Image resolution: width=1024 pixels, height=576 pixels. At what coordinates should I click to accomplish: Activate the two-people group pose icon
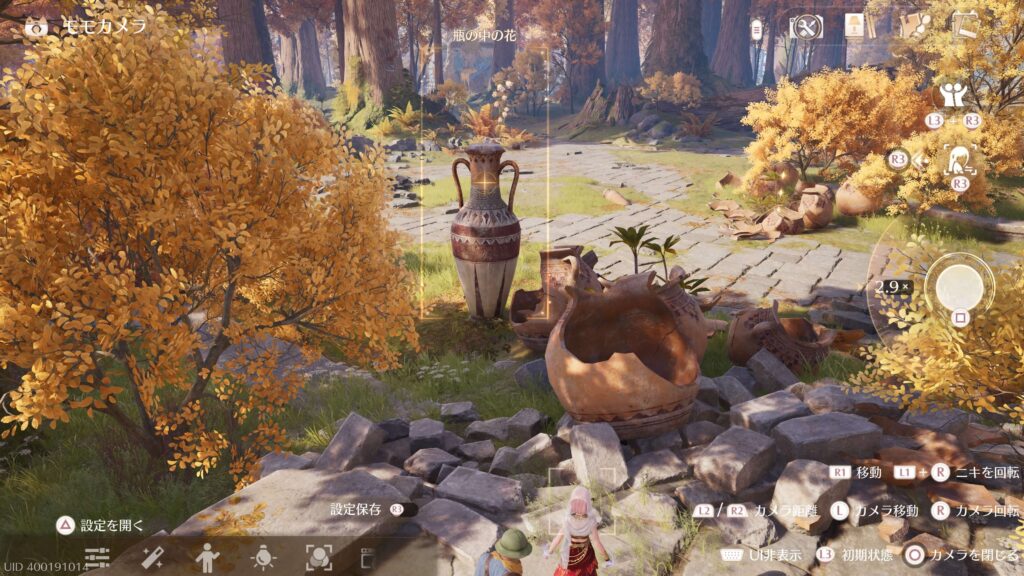(951, 95)
